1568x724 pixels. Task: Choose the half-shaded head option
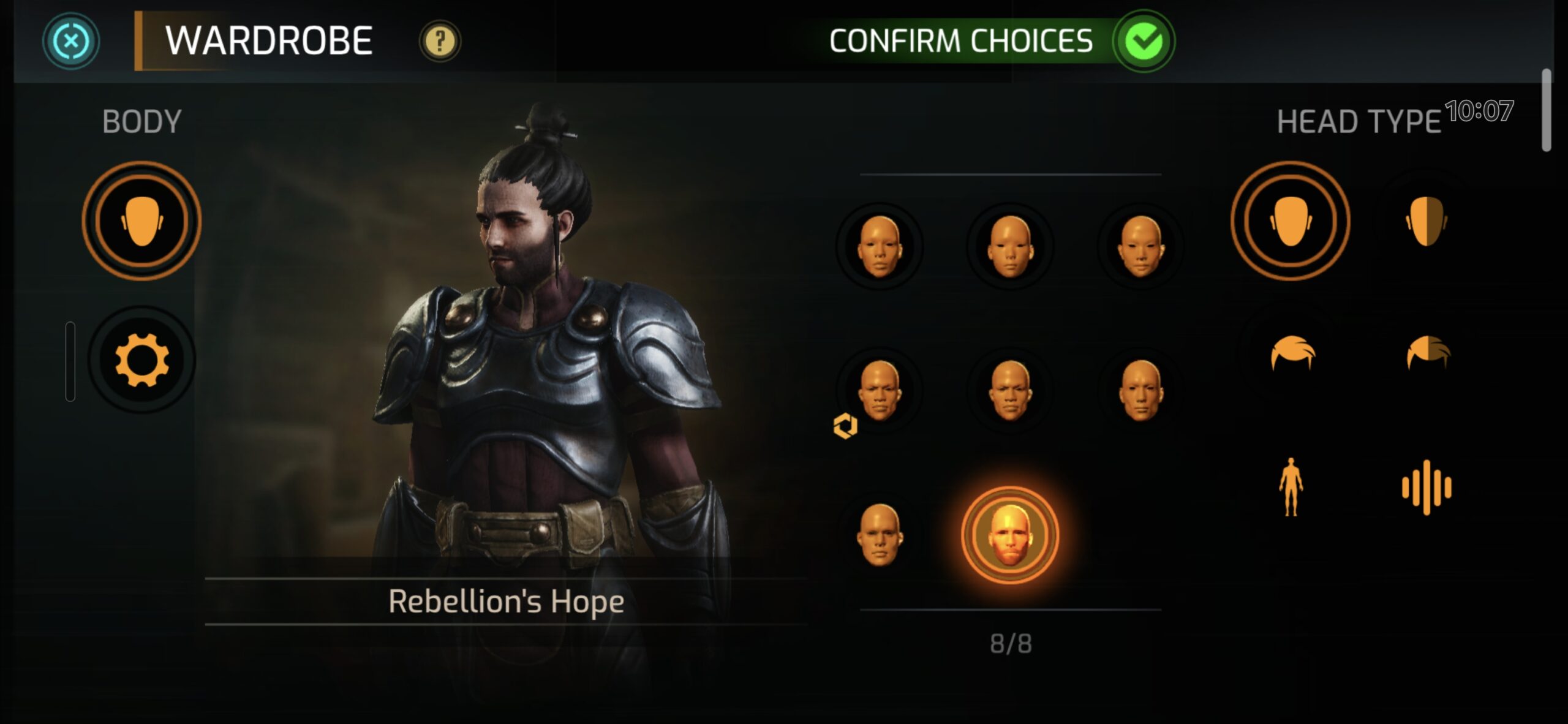[x=1427, y=221]
